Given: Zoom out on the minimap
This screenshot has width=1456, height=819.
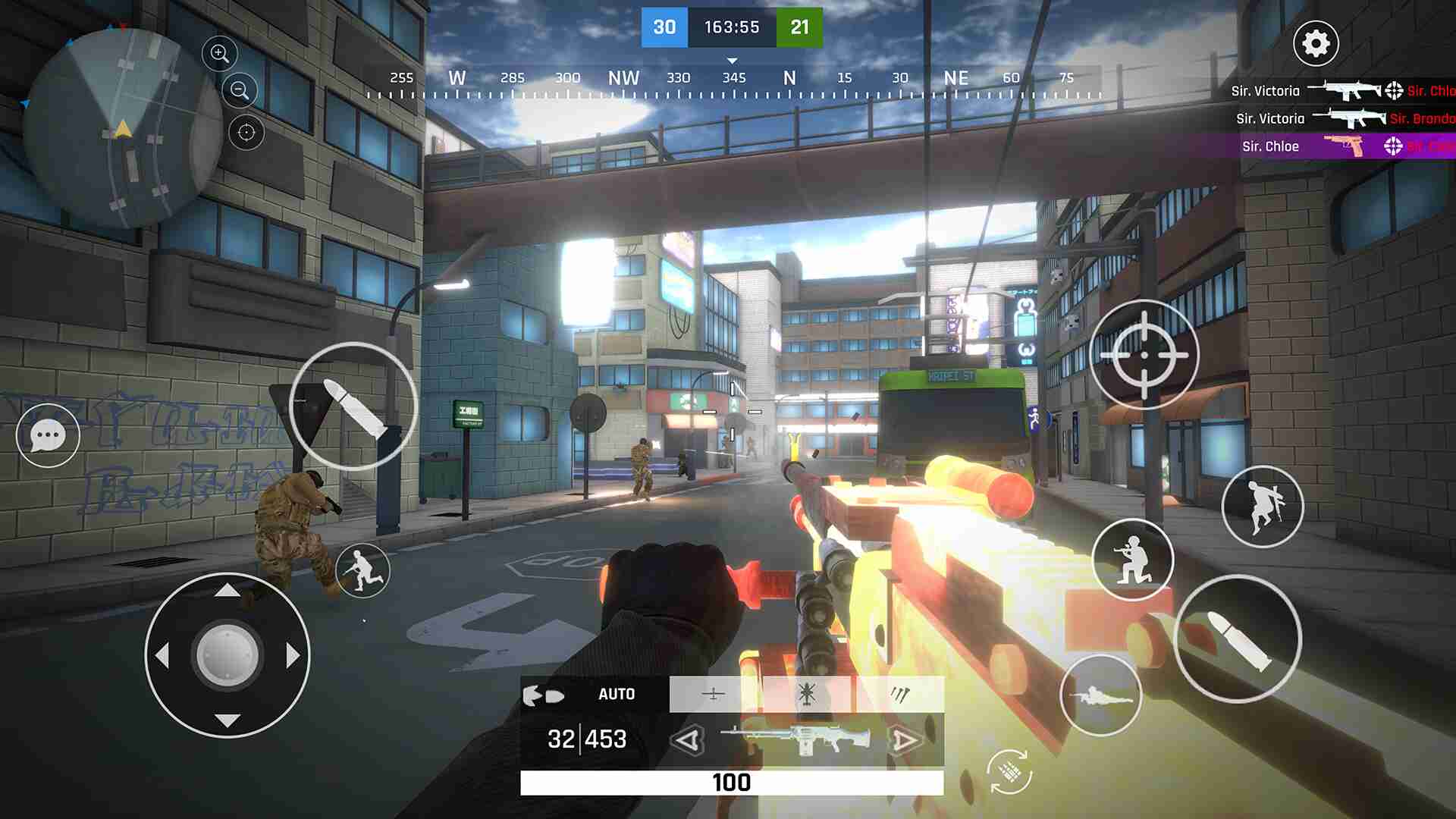Looking at the screenshot, I should 240,91.
